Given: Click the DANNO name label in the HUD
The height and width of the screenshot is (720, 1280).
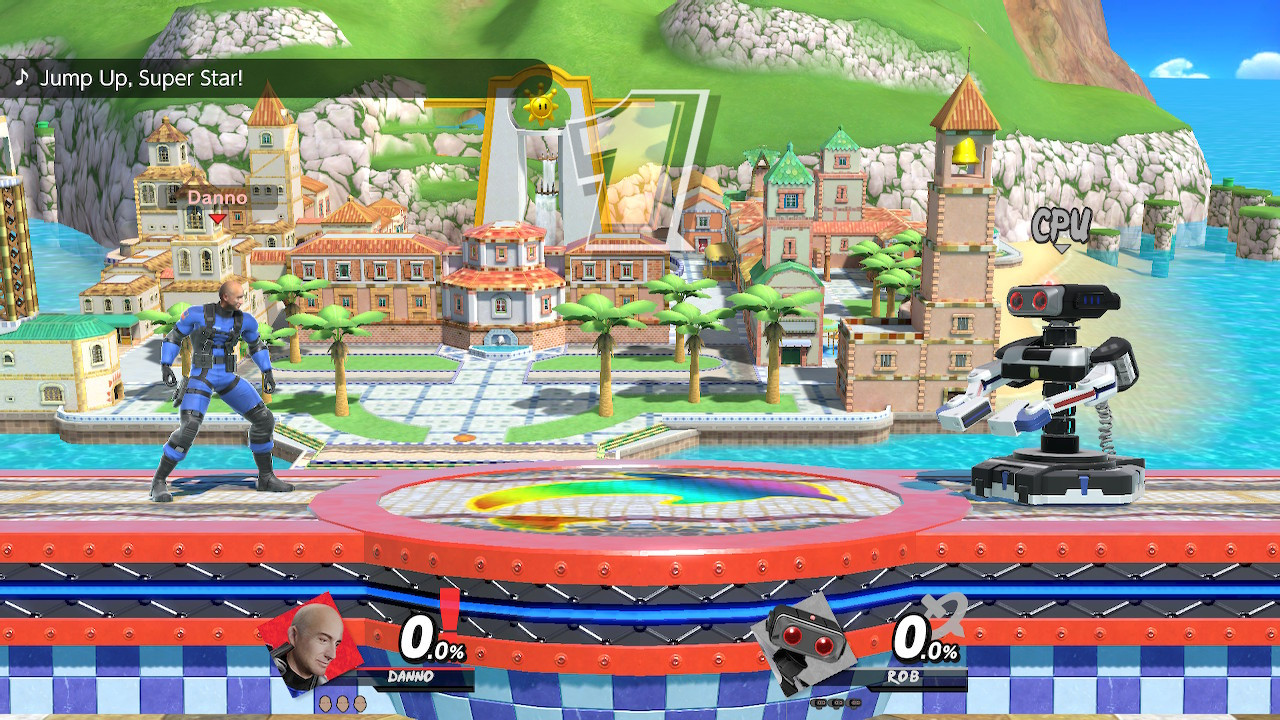Looking at the screenshot, I should point(411,675).
